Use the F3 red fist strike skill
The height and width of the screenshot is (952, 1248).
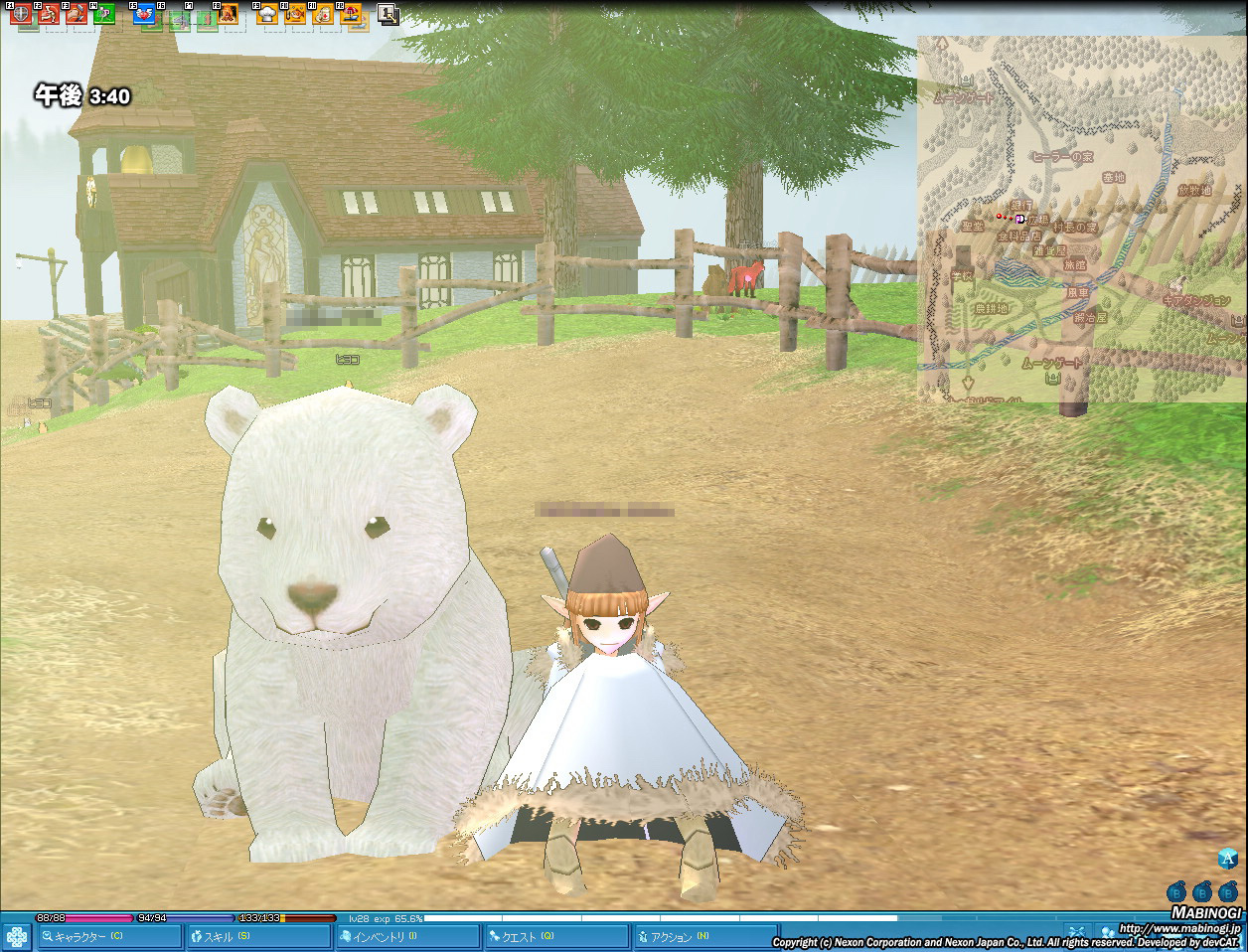(77, 14)
